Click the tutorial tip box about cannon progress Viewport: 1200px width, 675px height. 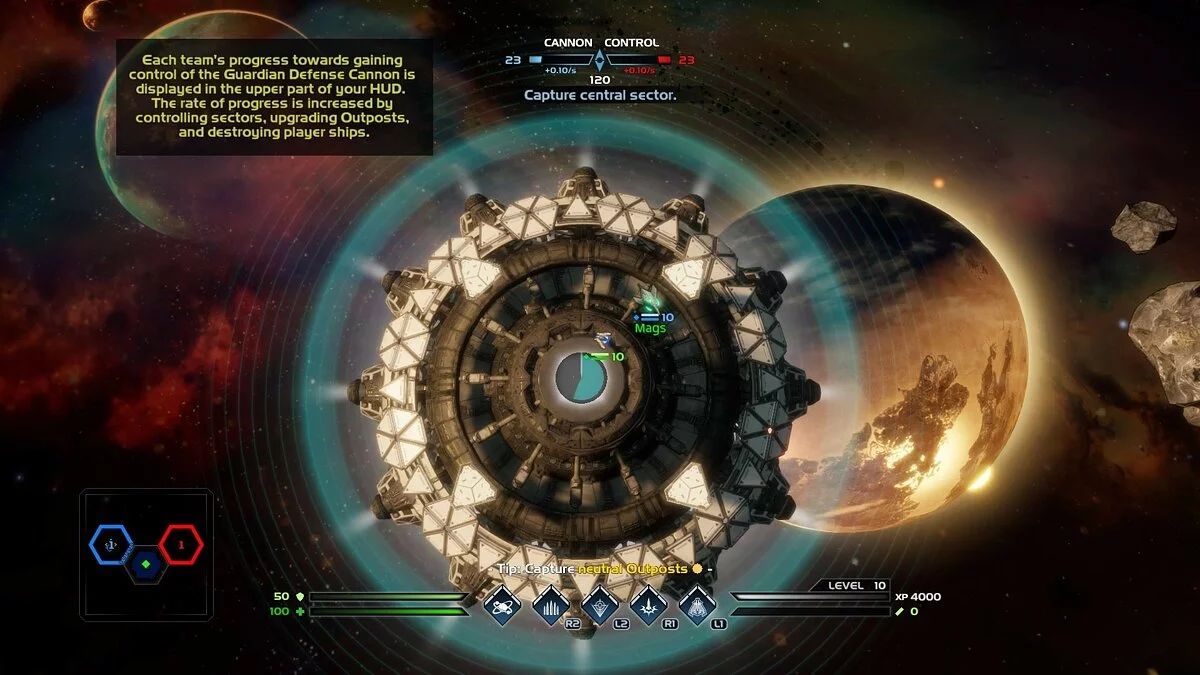[x=274, y=97]
